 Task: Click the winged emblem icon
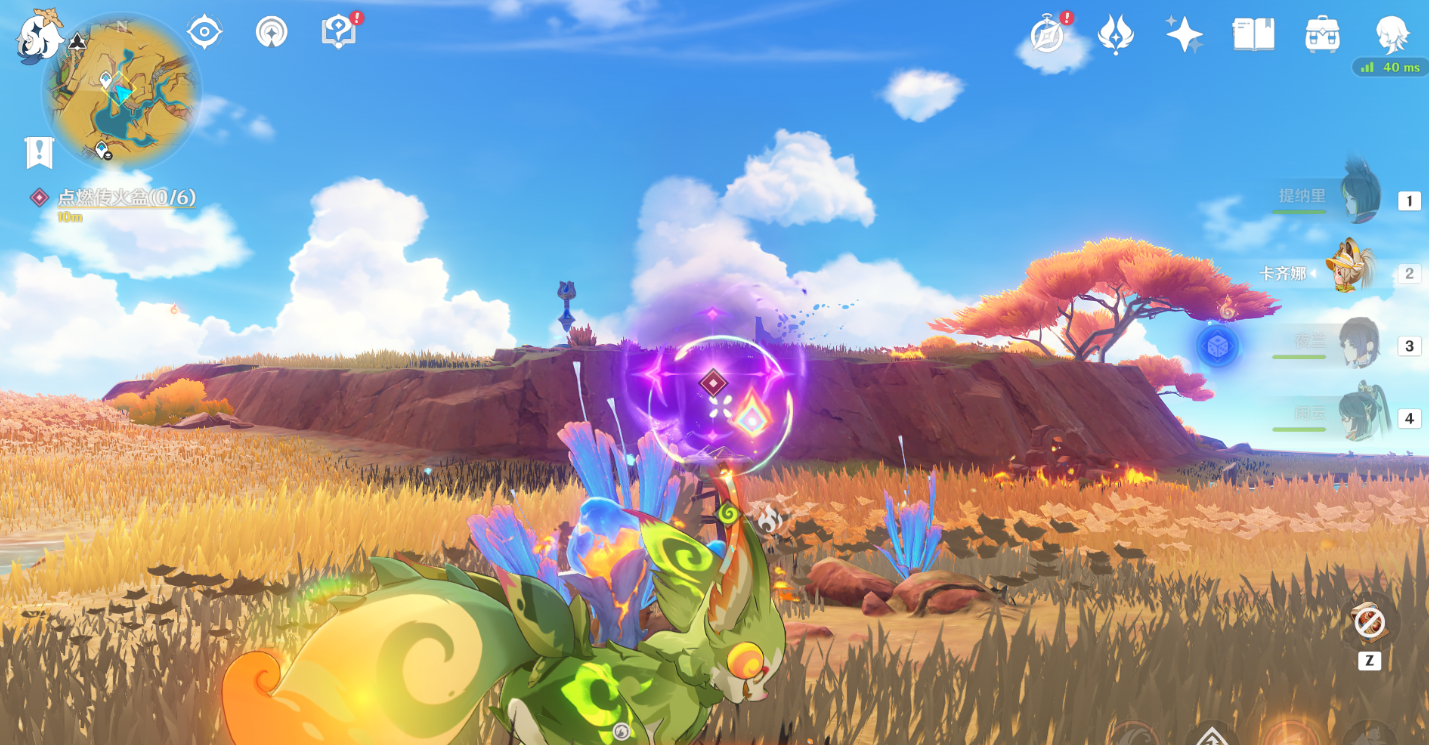coord(1115,35)
